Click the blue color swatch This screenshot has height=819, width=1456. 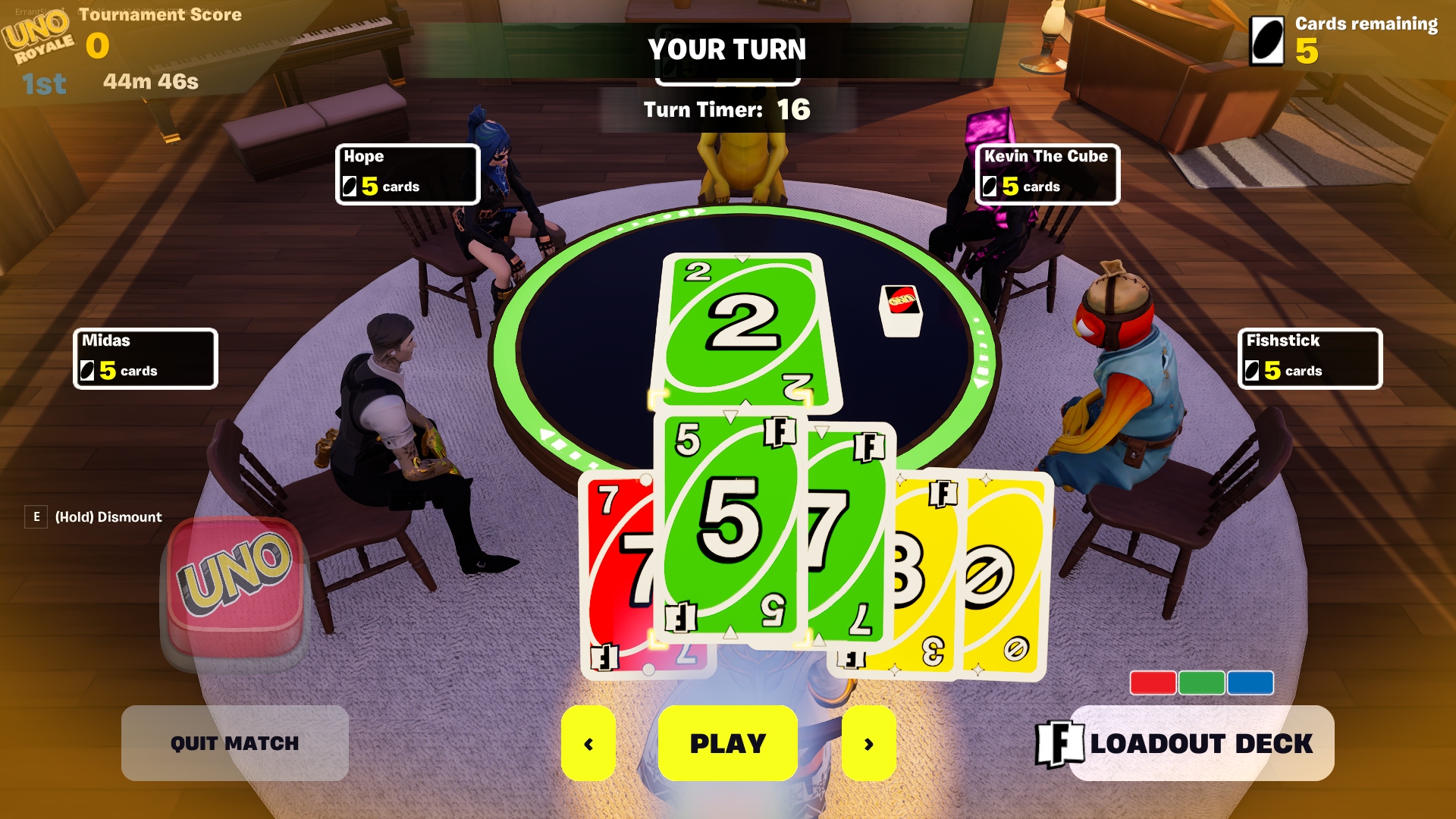point(1250,682)
